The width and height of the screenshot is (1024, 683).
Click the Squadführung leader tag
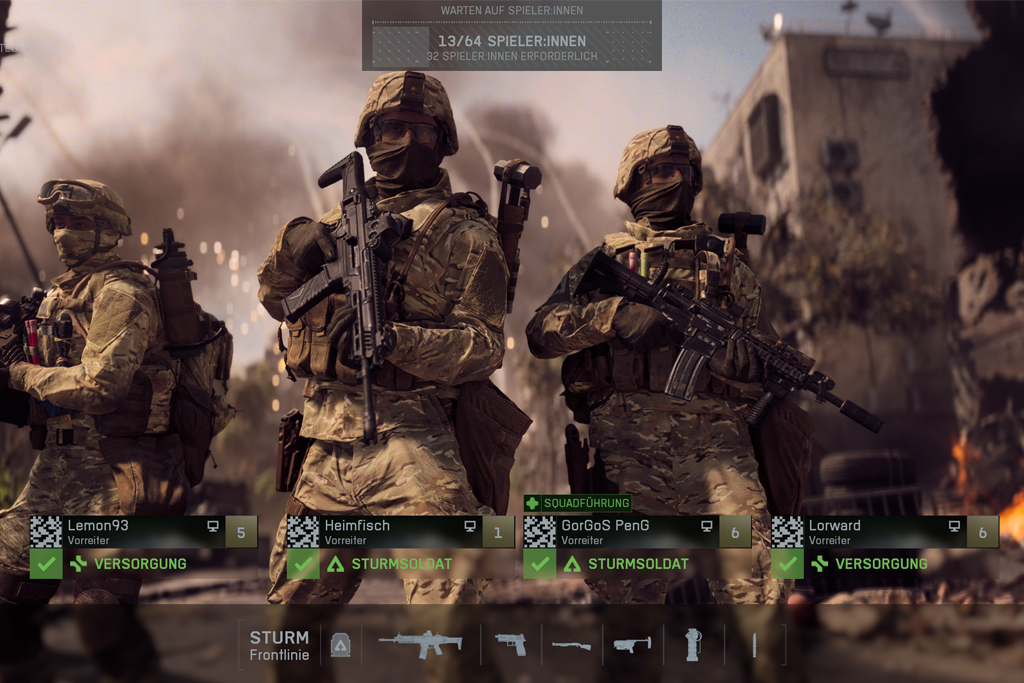578,503
